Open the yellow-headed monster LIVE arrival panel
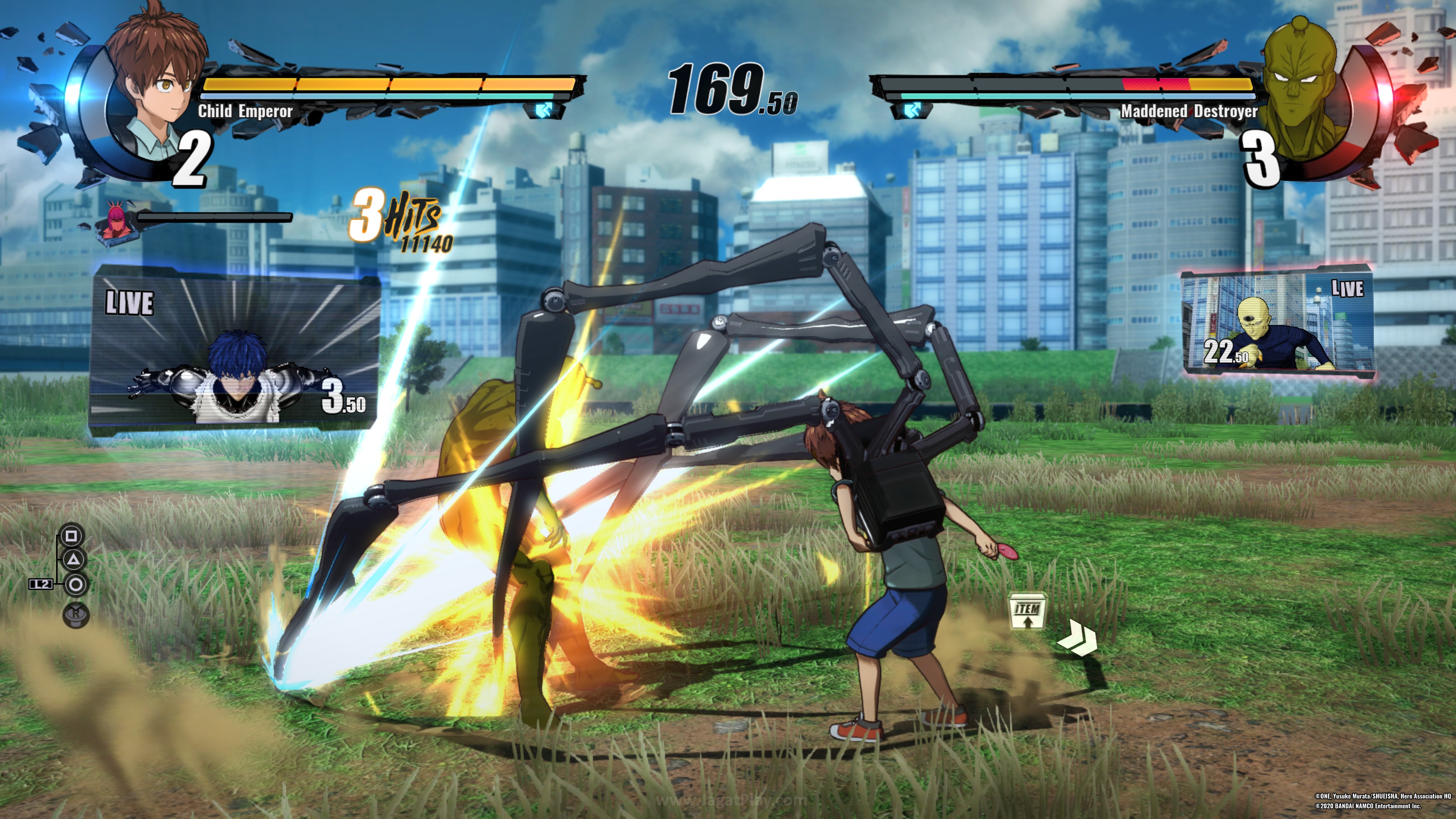 [x=1277, y=322]
